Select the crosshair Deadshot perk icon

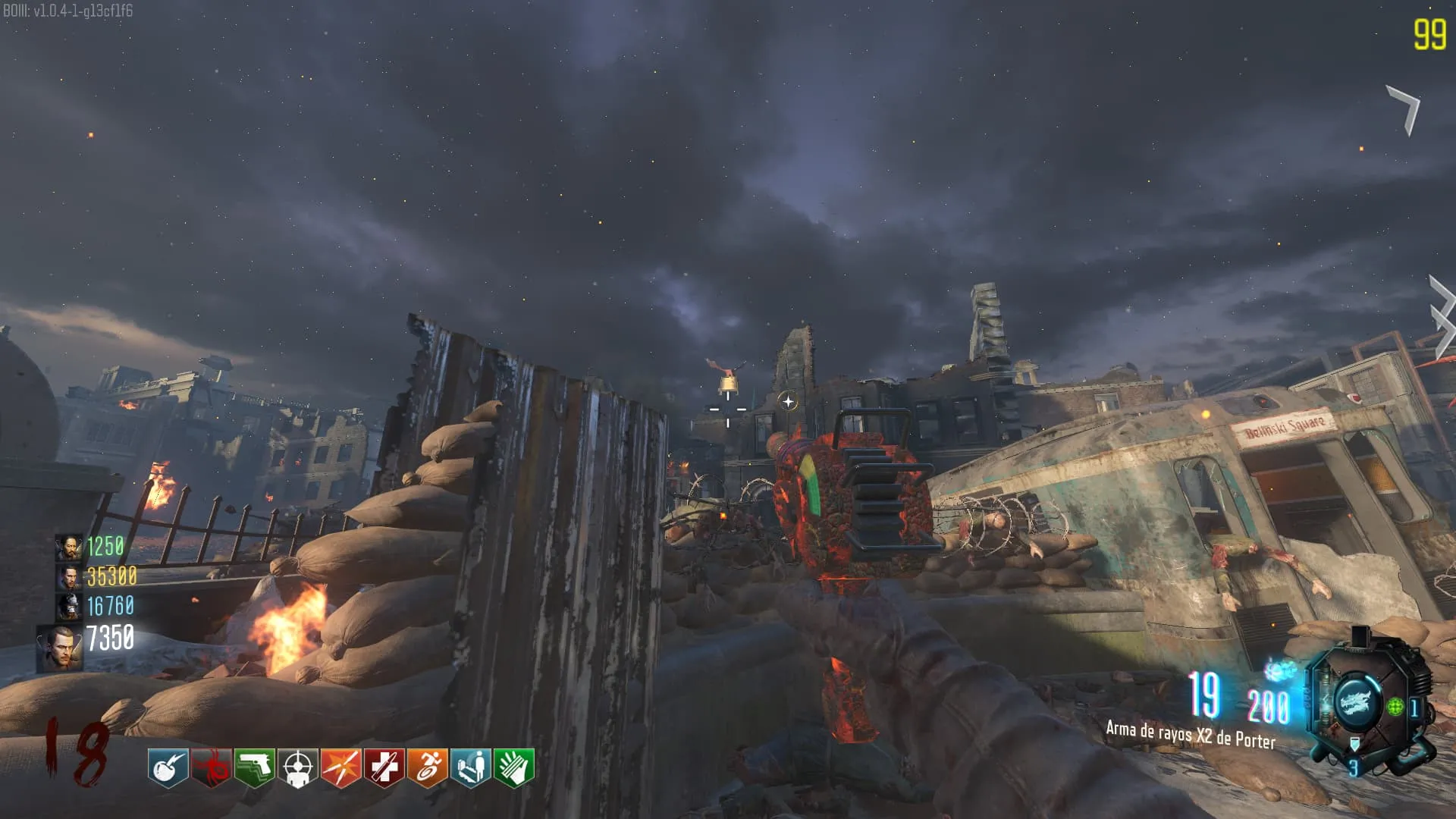(297, 767)
